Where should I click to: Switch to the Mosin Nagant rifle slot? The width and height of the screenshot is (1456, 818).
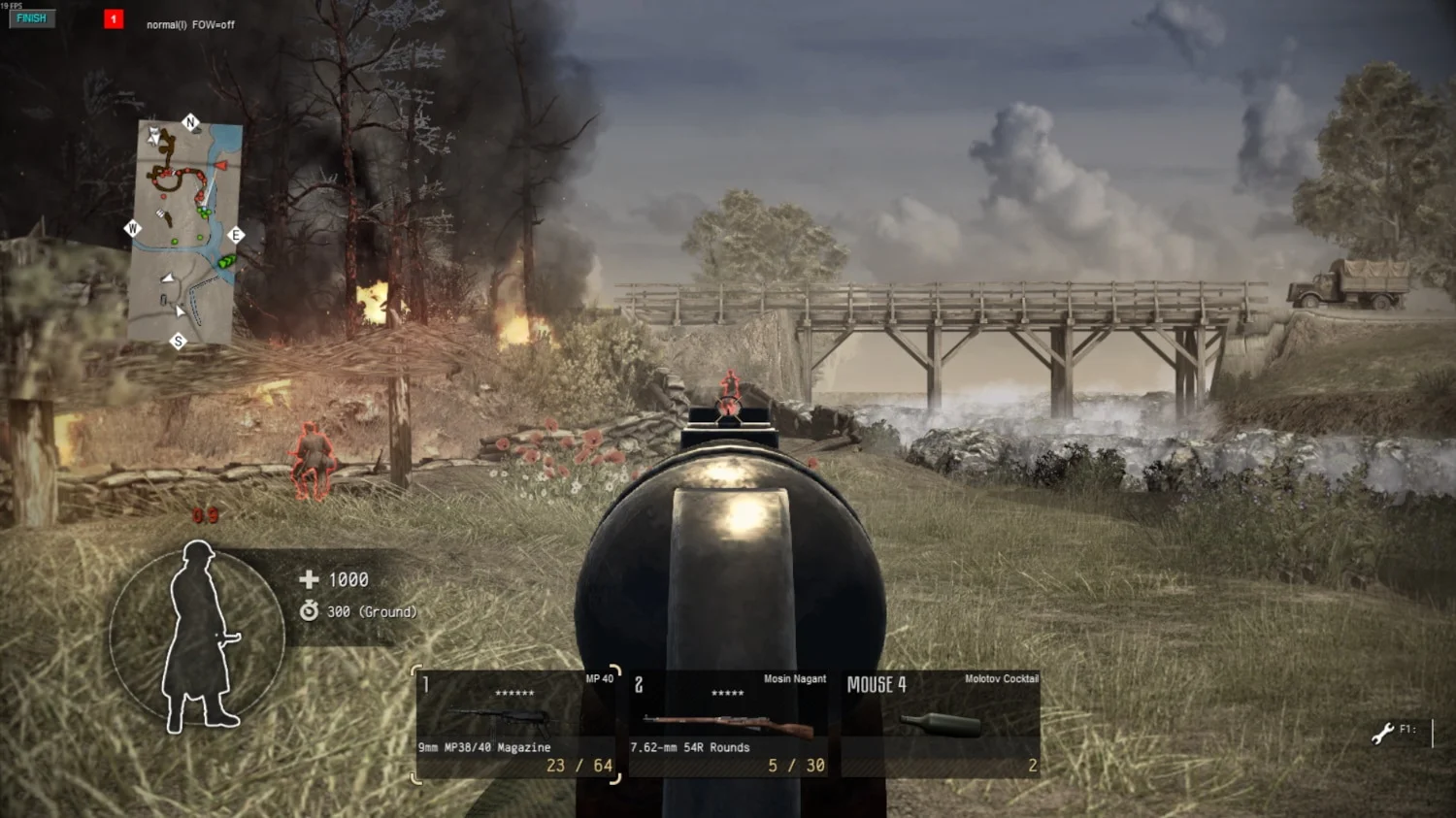pos(728,724)
